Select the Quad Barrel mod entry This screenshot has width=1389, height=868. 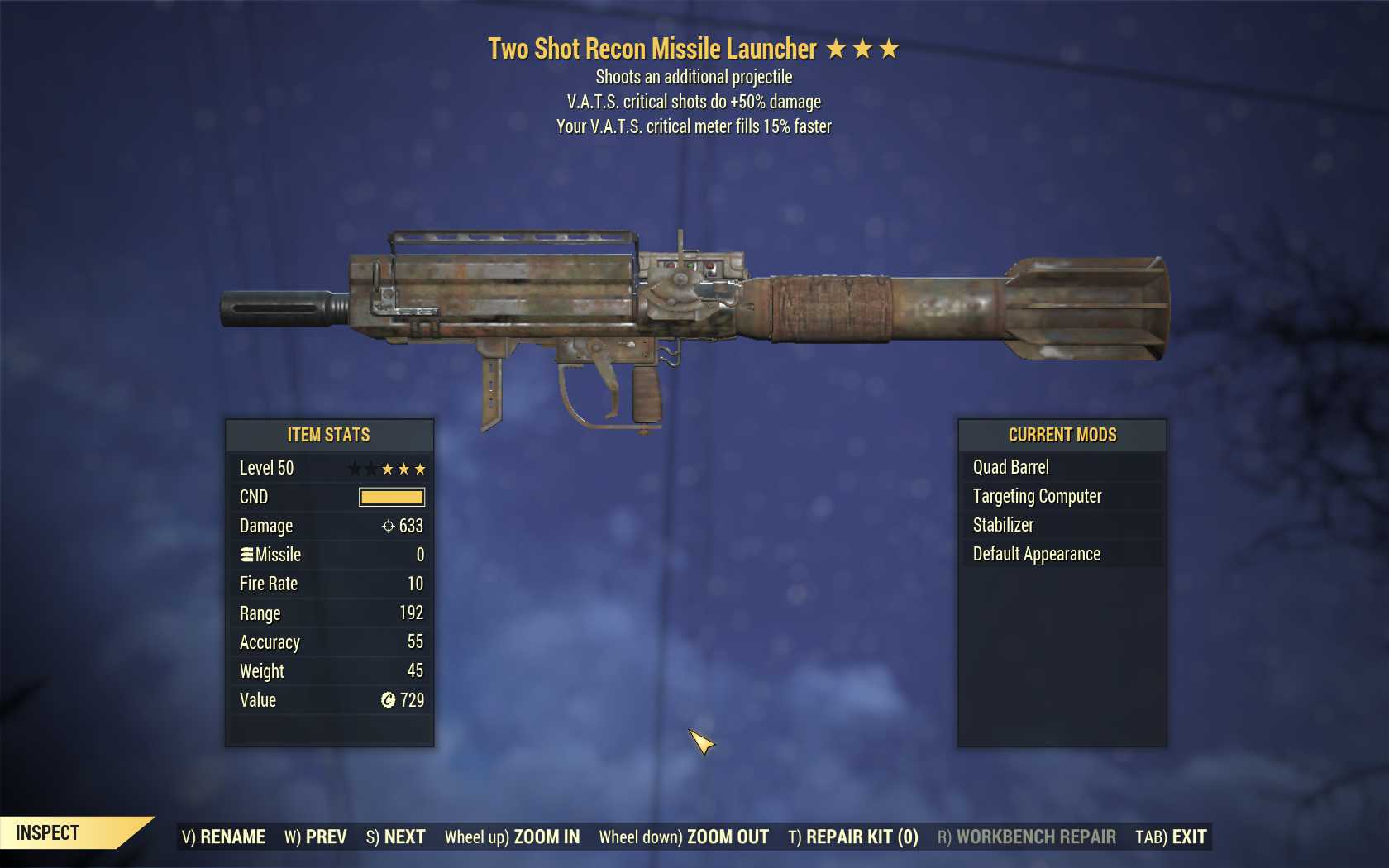[x=1010, y=467]
